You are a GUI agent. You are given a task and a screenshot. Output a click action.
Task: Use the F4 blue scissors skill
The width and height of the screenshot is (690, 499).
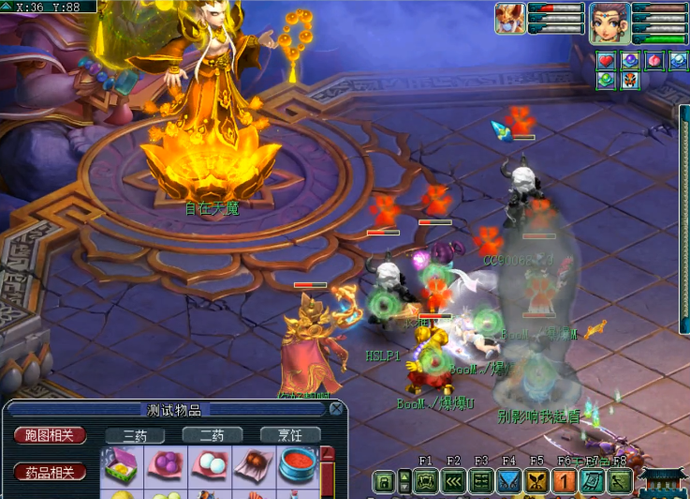click(508, 481)
